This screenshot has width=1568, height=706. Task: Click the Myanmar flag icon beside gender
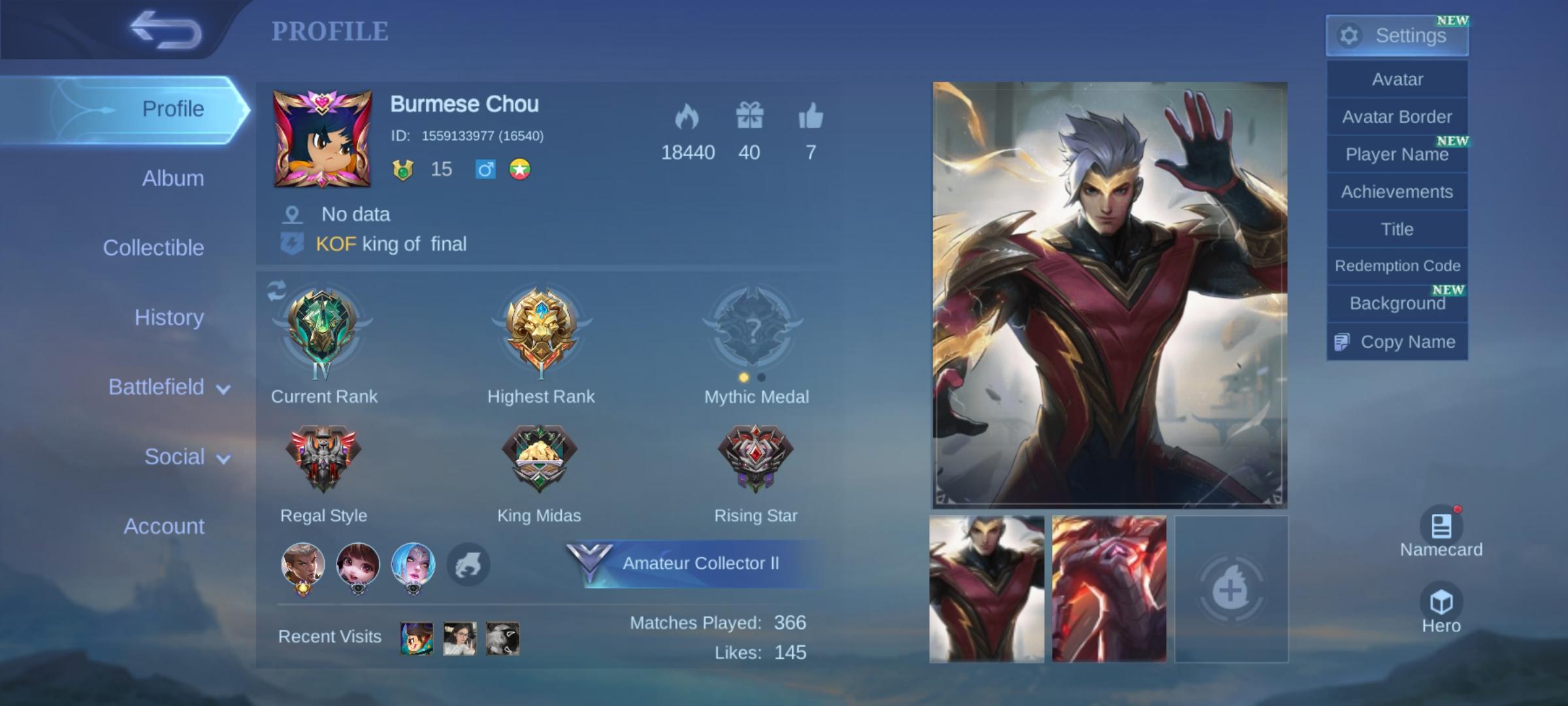pyautogui.click(x=519, y=169)
